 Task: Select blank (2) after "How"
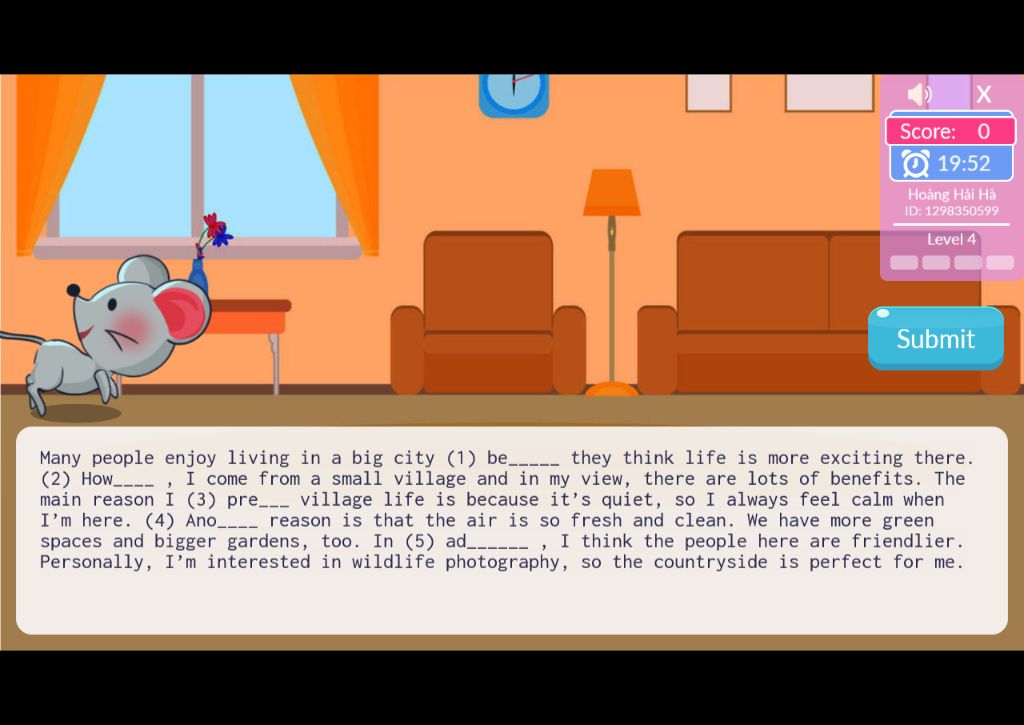click(134, 480)
